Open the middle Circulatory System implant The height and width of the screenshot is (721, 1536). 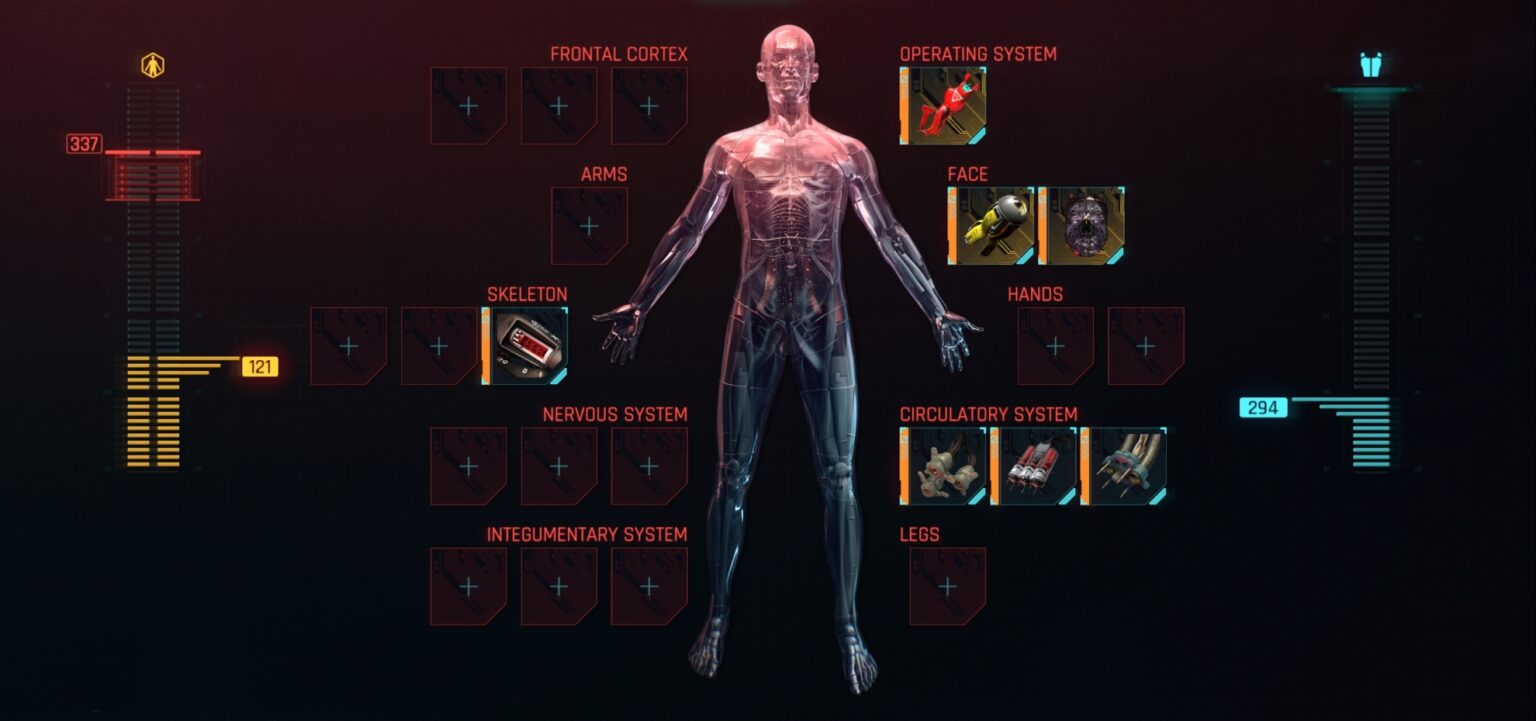(1035, 463)
